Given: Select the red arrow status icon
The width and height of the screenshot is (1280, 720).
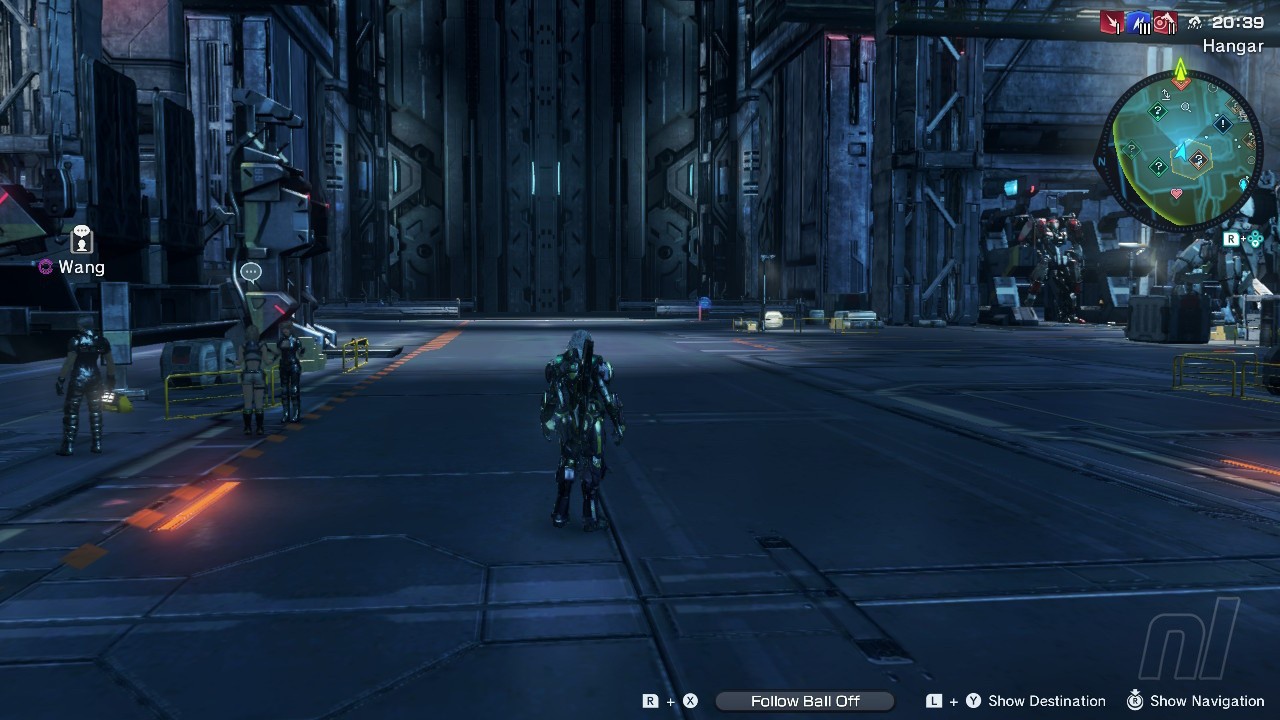Looking at the screenshot, I should [x=1113, y=22].
